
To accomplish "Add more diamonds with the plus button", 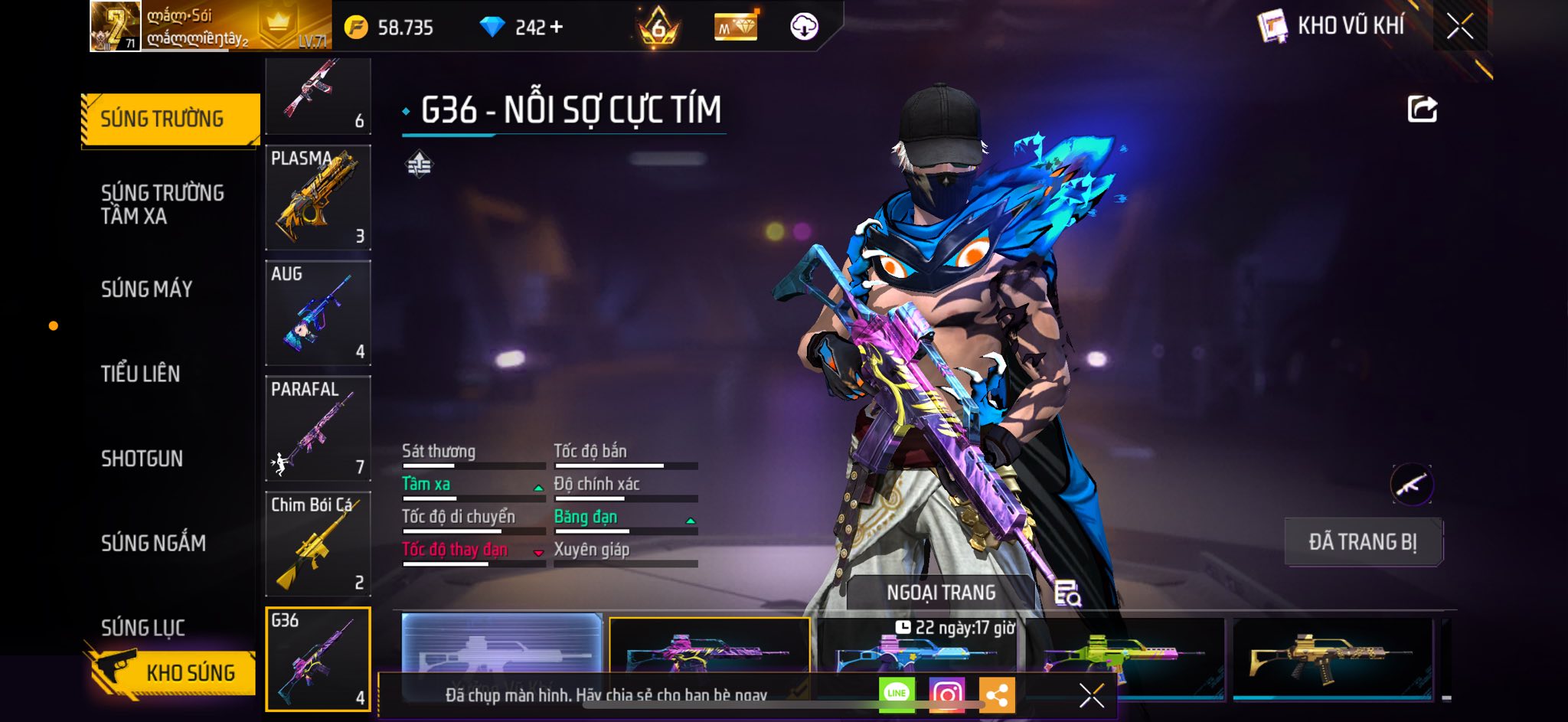I will coord(557,28).
